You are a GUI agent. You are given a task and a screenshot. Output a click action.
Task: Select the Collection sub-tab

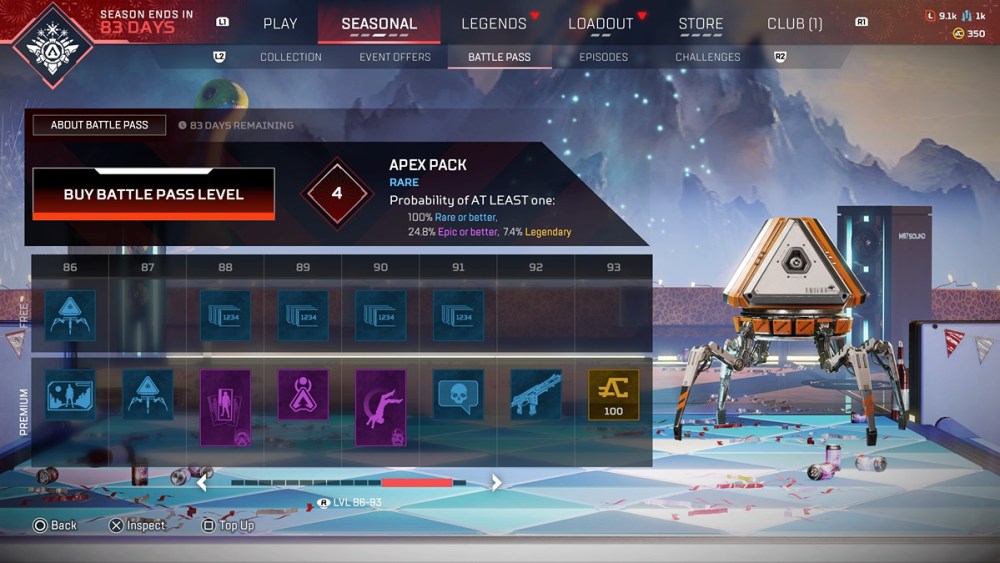(291, 57)
